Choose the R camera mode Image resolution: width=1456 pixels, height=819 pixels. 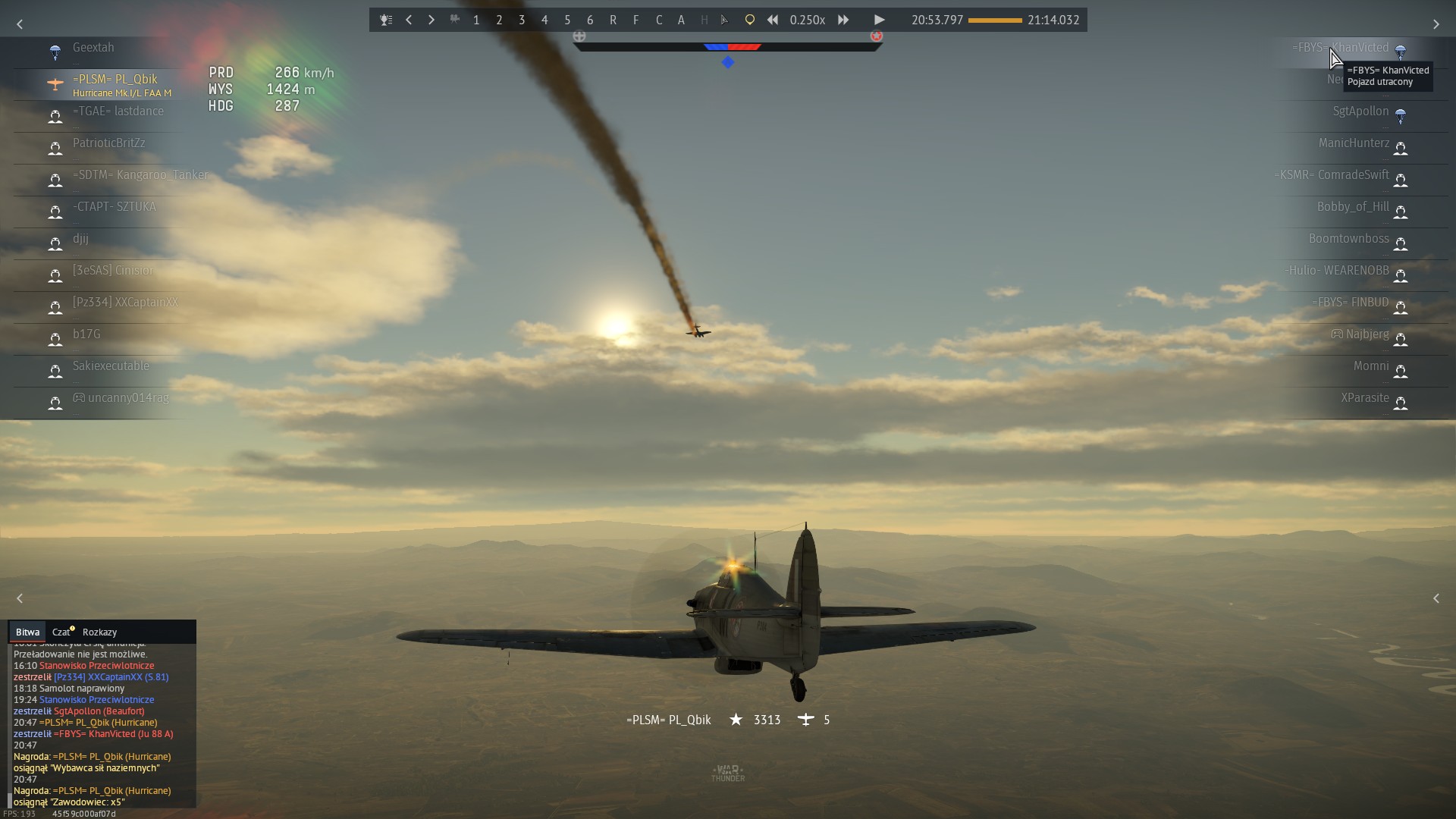(613, 20)
